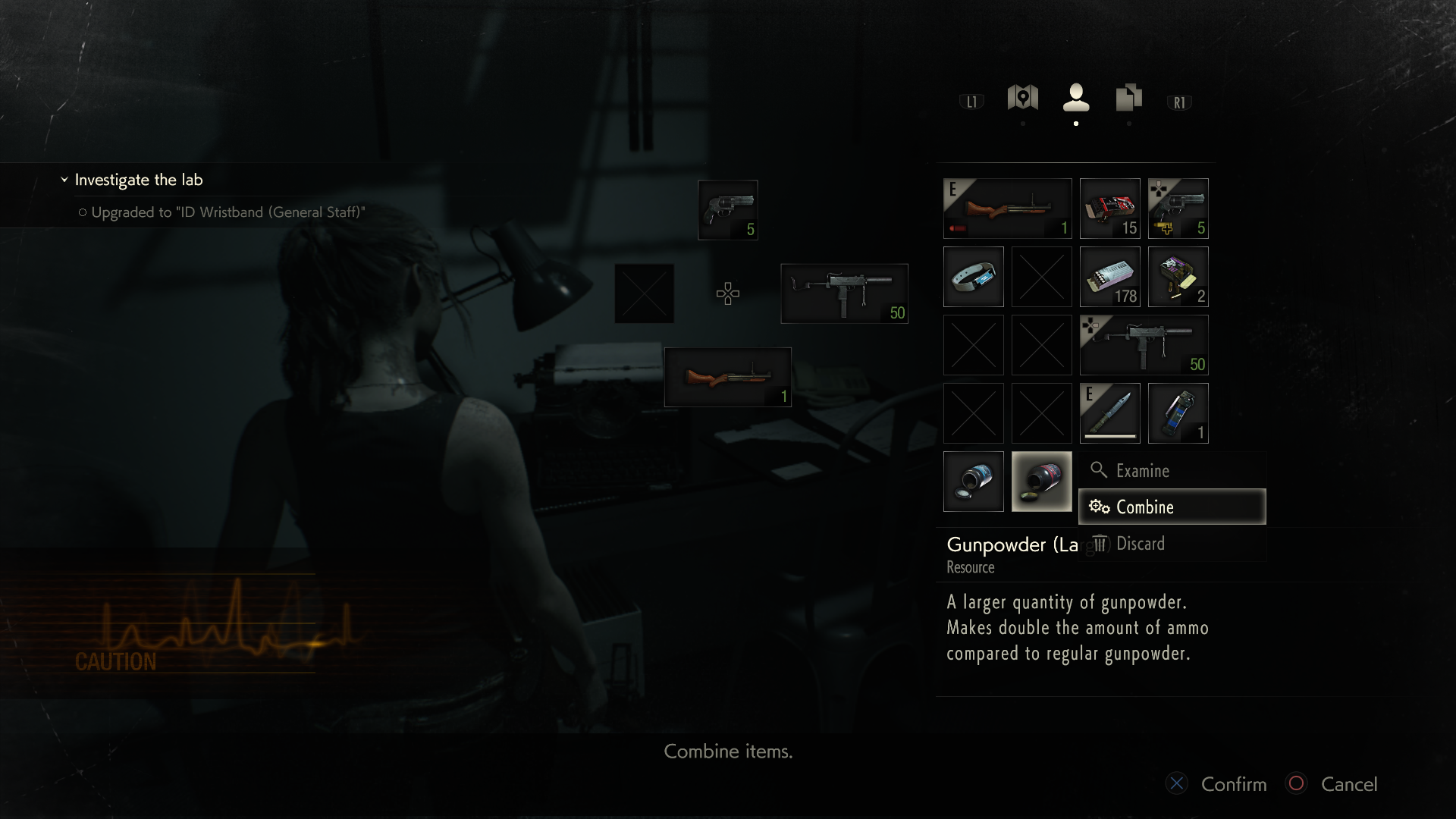
Task: Select the equipped grenade launcher
Action: (1007, 209)
